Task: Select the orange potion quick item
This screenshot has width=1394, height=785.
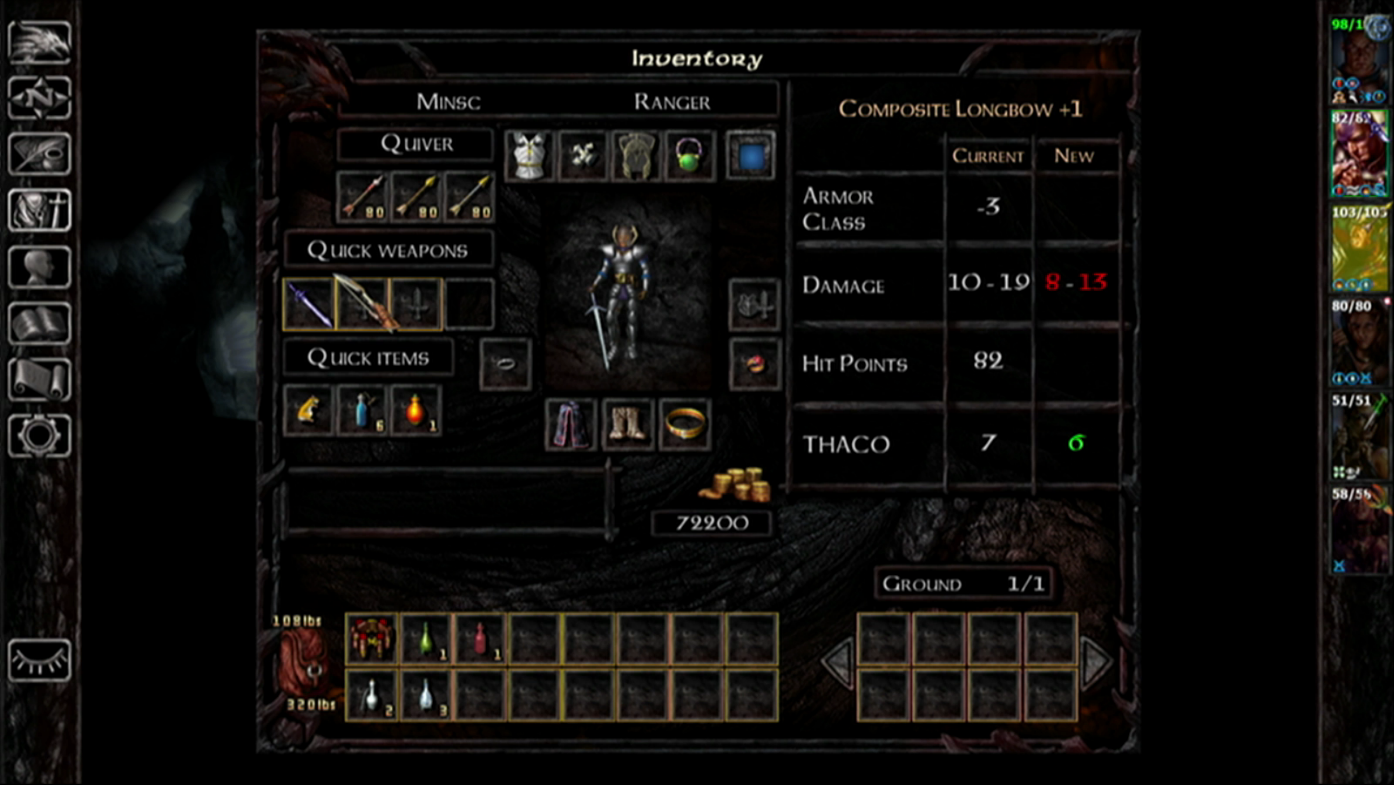Action: 416,411
